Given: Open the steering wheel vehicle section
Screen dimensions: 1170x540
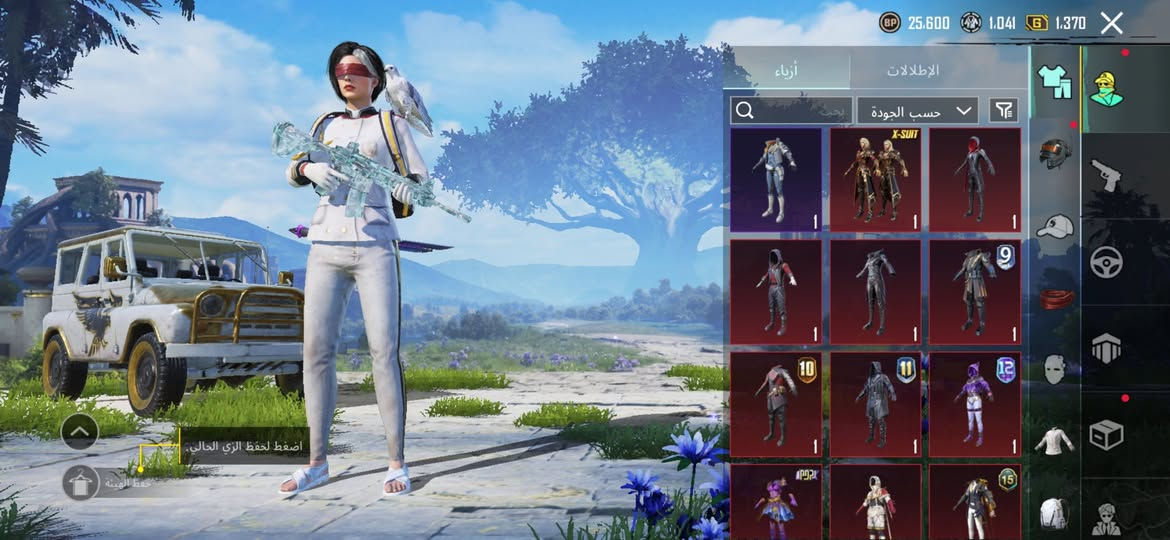Looking at the screenshot, I should pyautogui.click(x=1106, y=262).
